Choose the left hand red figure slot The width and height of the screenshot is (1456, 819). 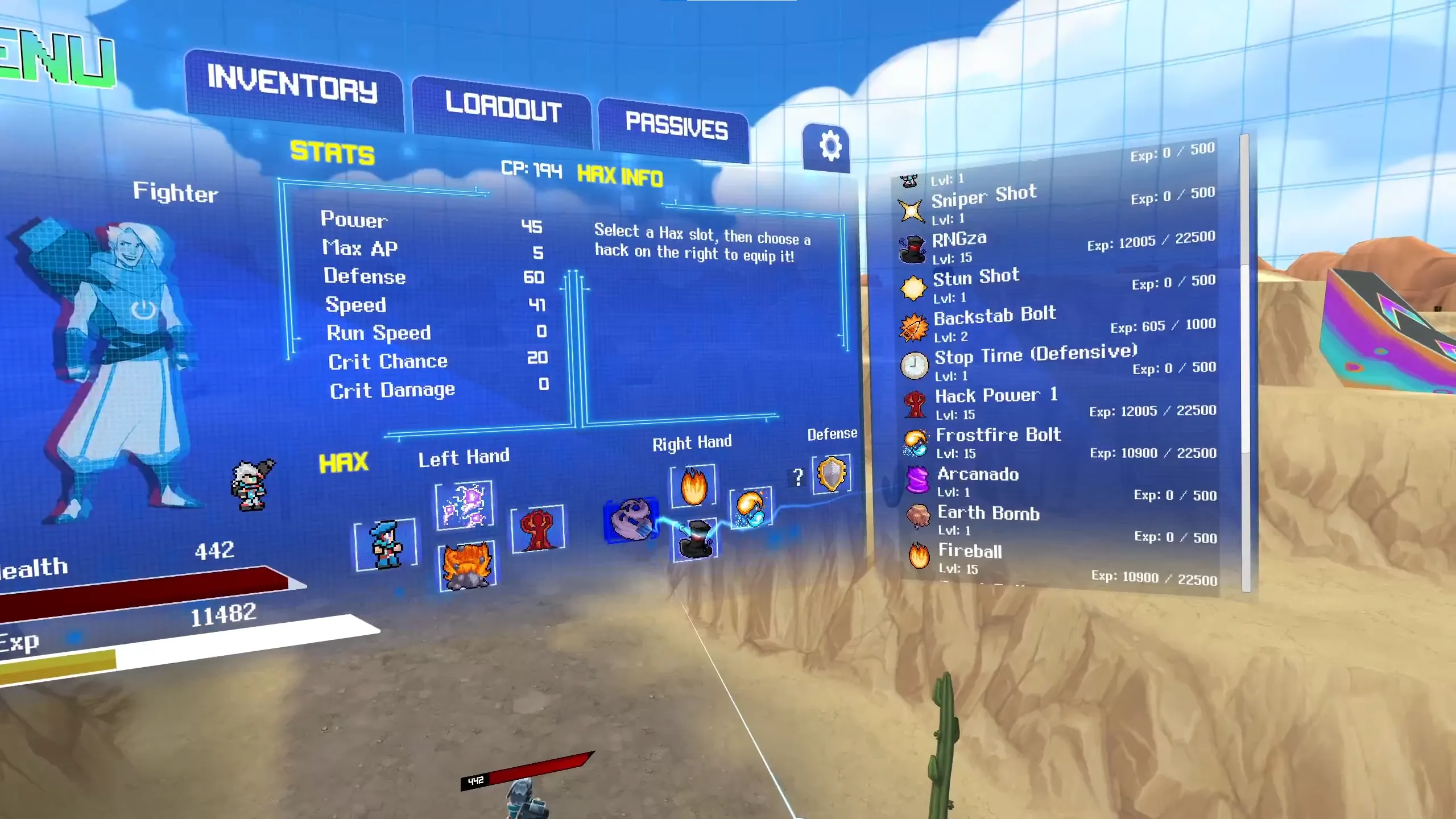pos(537,529)
